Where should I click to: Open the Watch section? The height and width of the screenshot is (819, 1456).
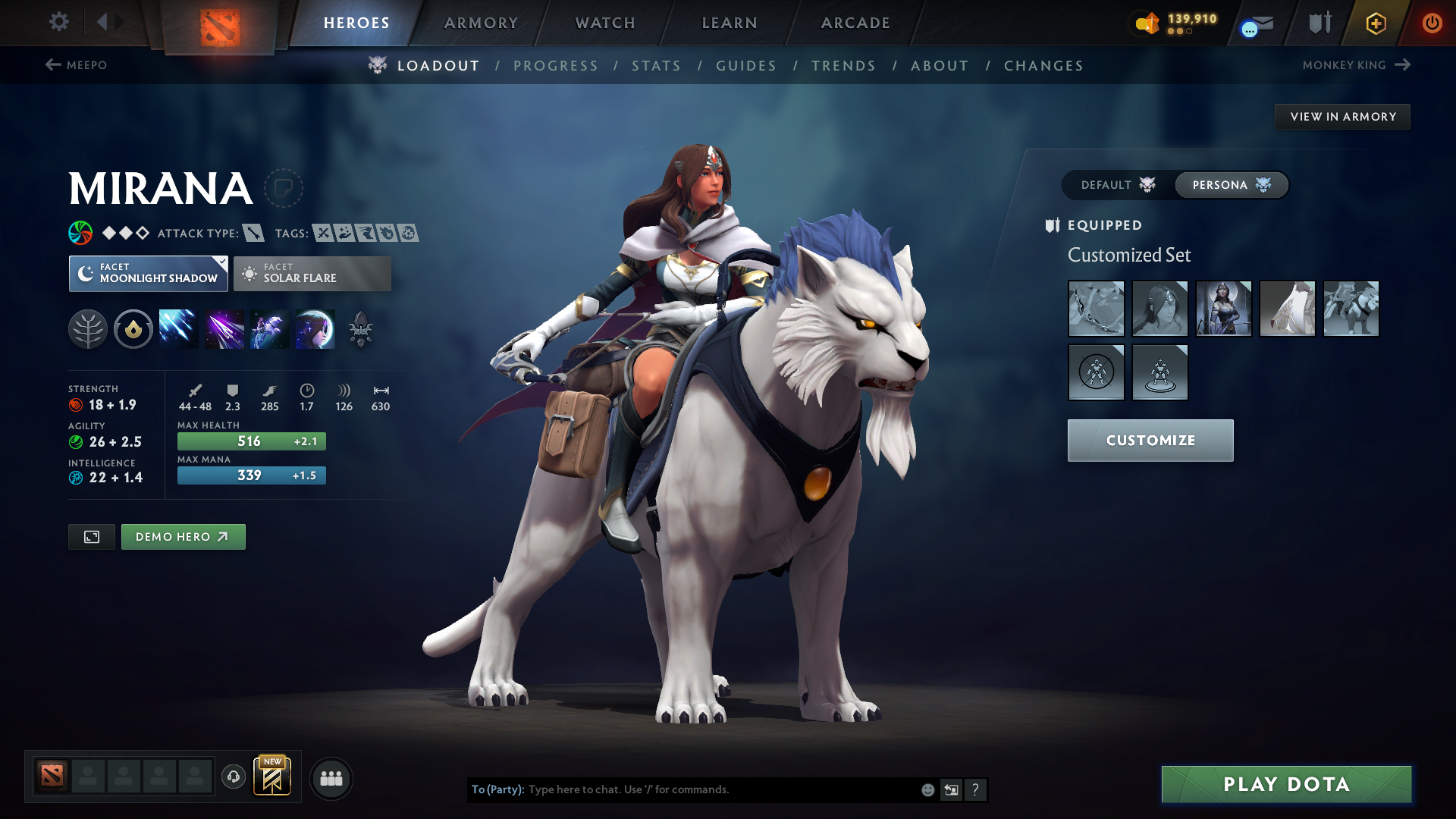tap(605, 23)
